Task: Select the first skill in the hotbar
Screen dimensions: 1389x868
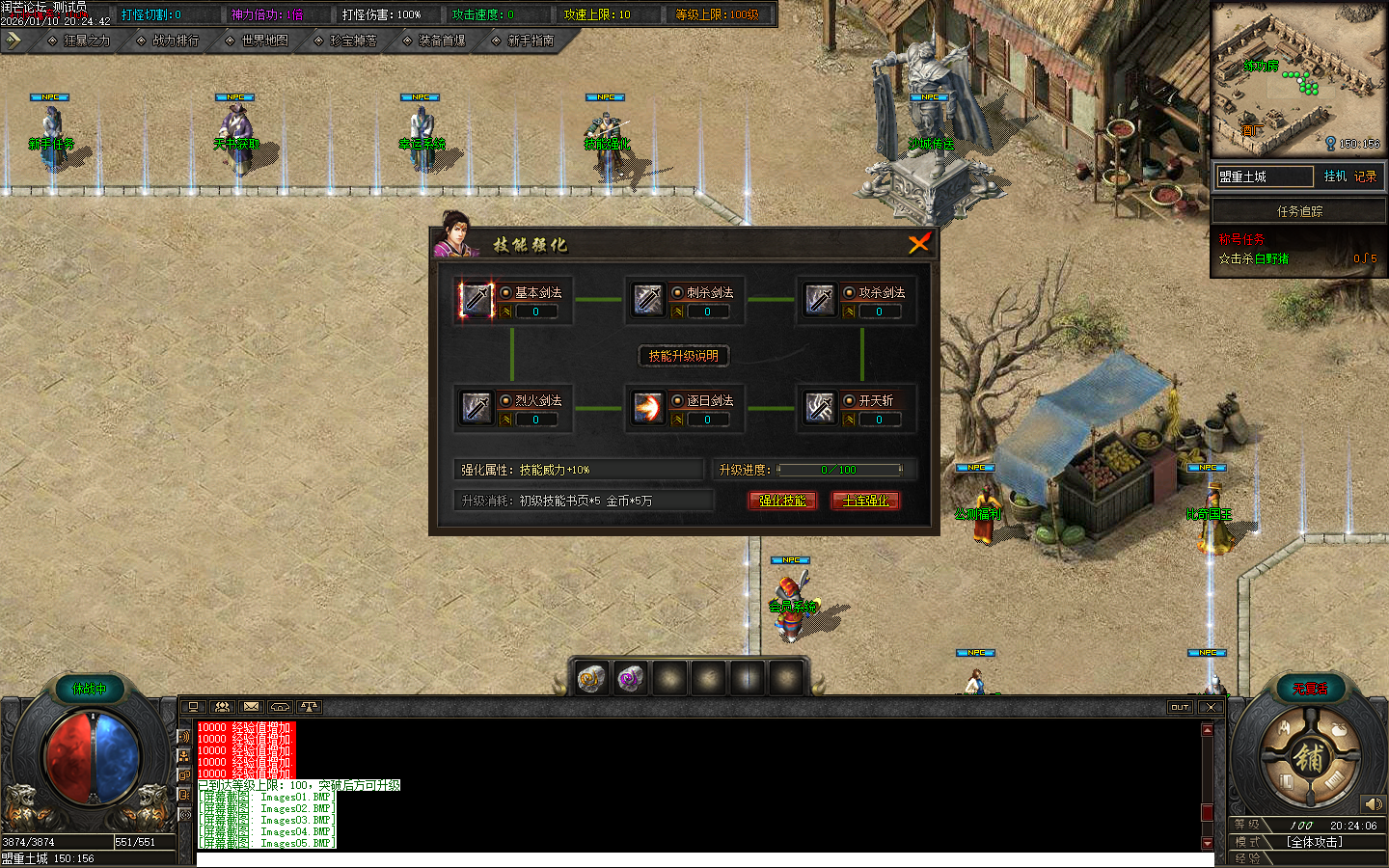Action: (x=591, y=678)
